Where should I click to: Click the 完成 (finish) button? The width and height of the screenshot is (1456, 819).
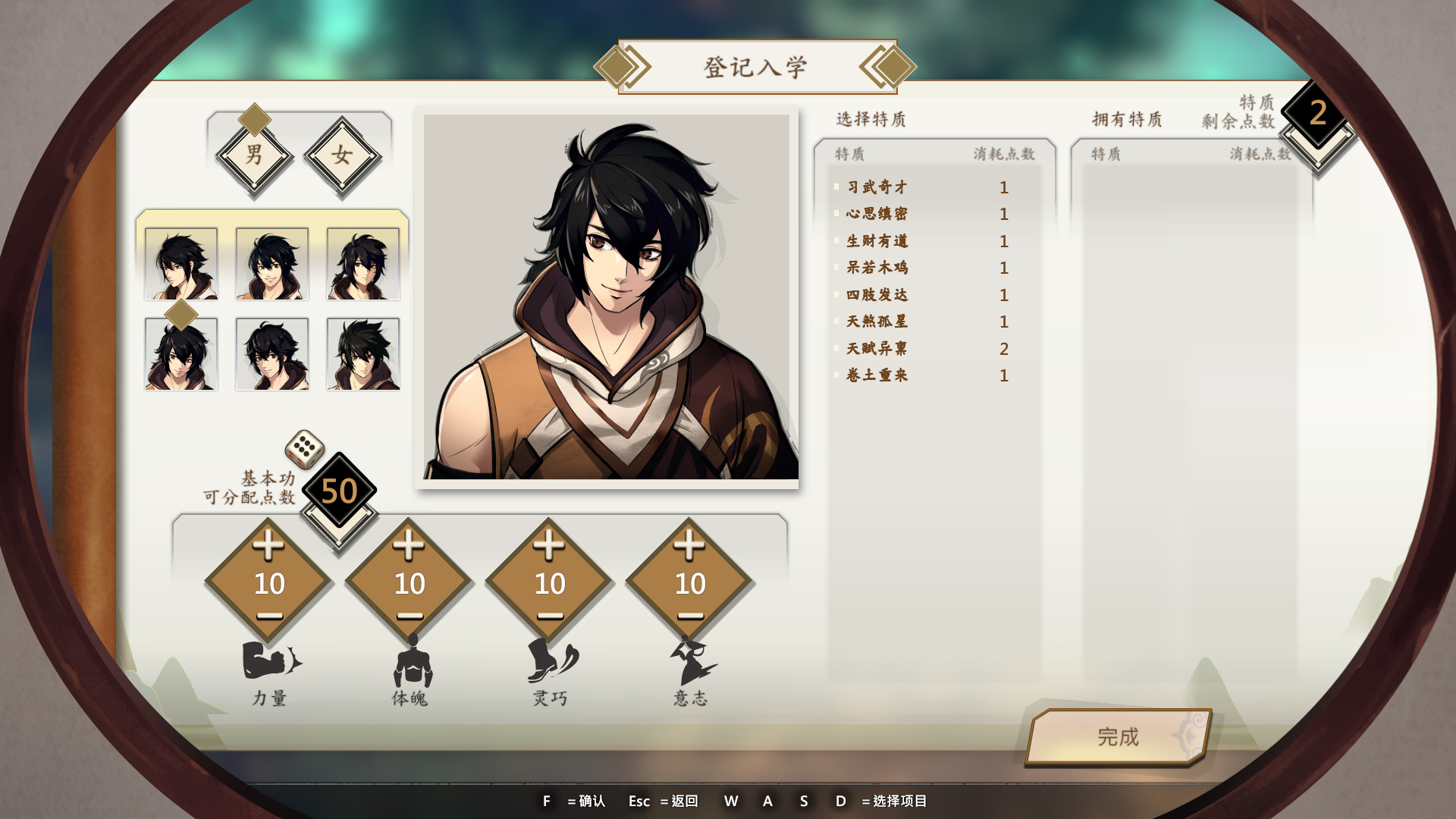(1118, 736)
